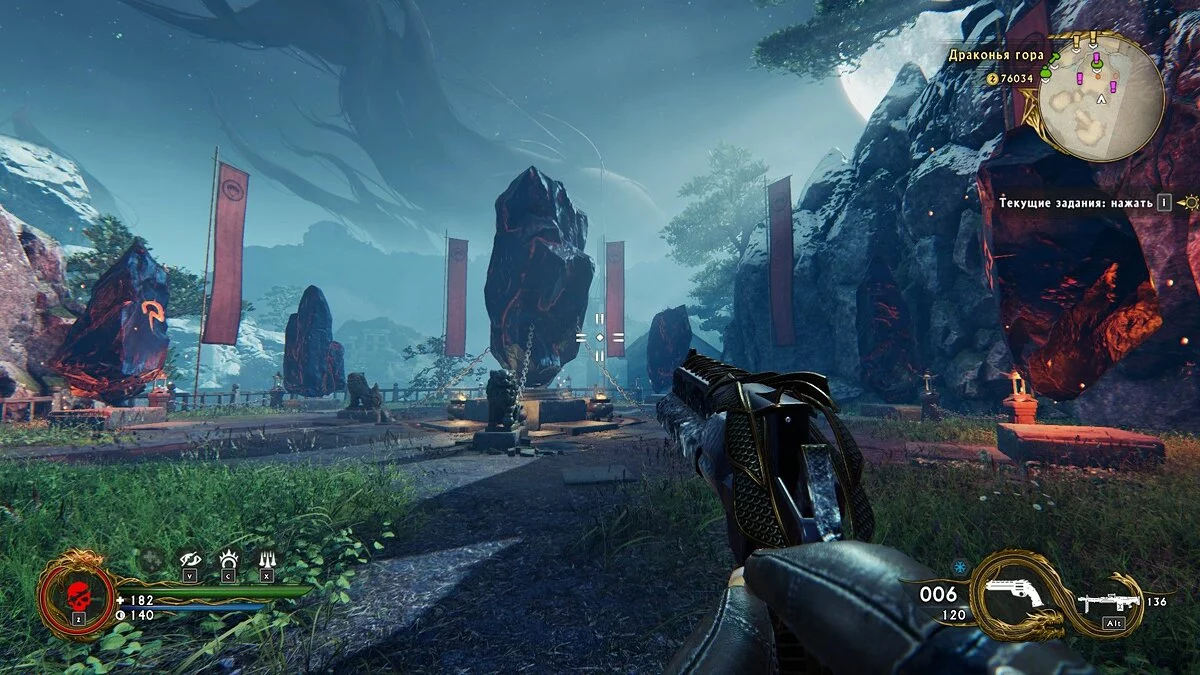Click the sun-shaped objective icon
The width and height of the screenshot is (1200, 675).
1188,202
